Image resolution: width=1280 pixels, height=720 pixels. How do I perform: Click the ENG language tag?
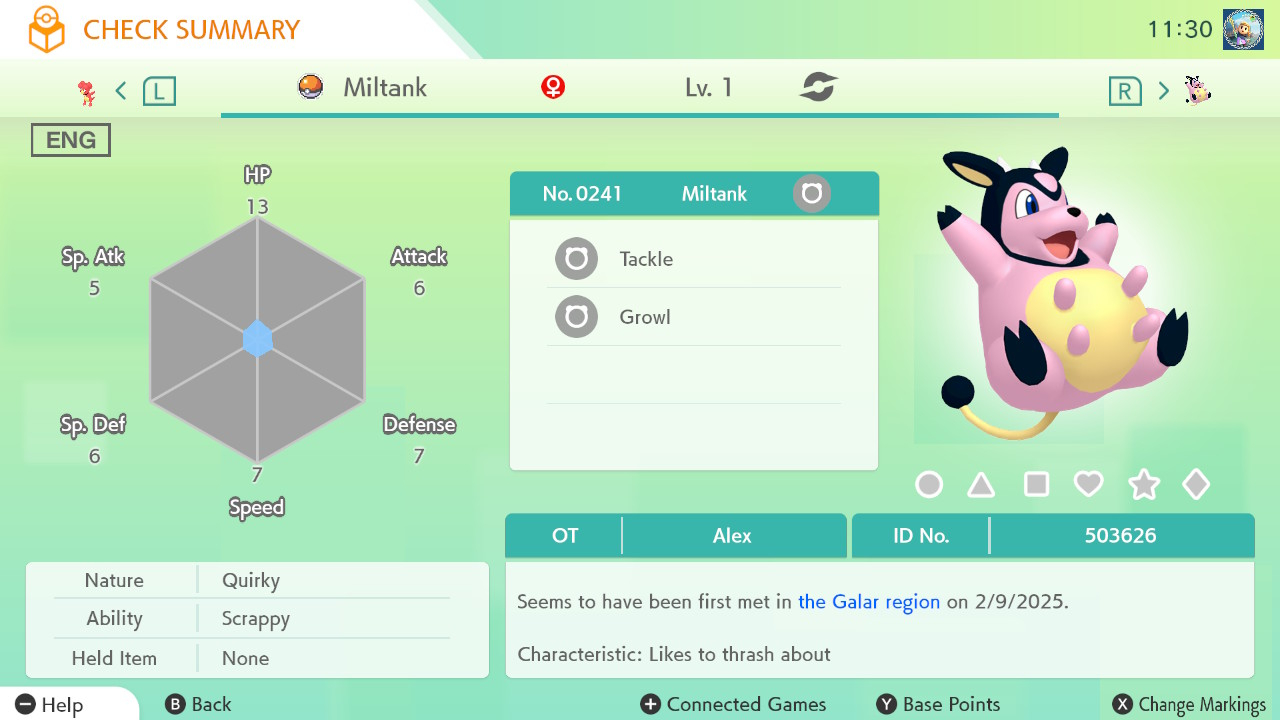pos(71,140)
